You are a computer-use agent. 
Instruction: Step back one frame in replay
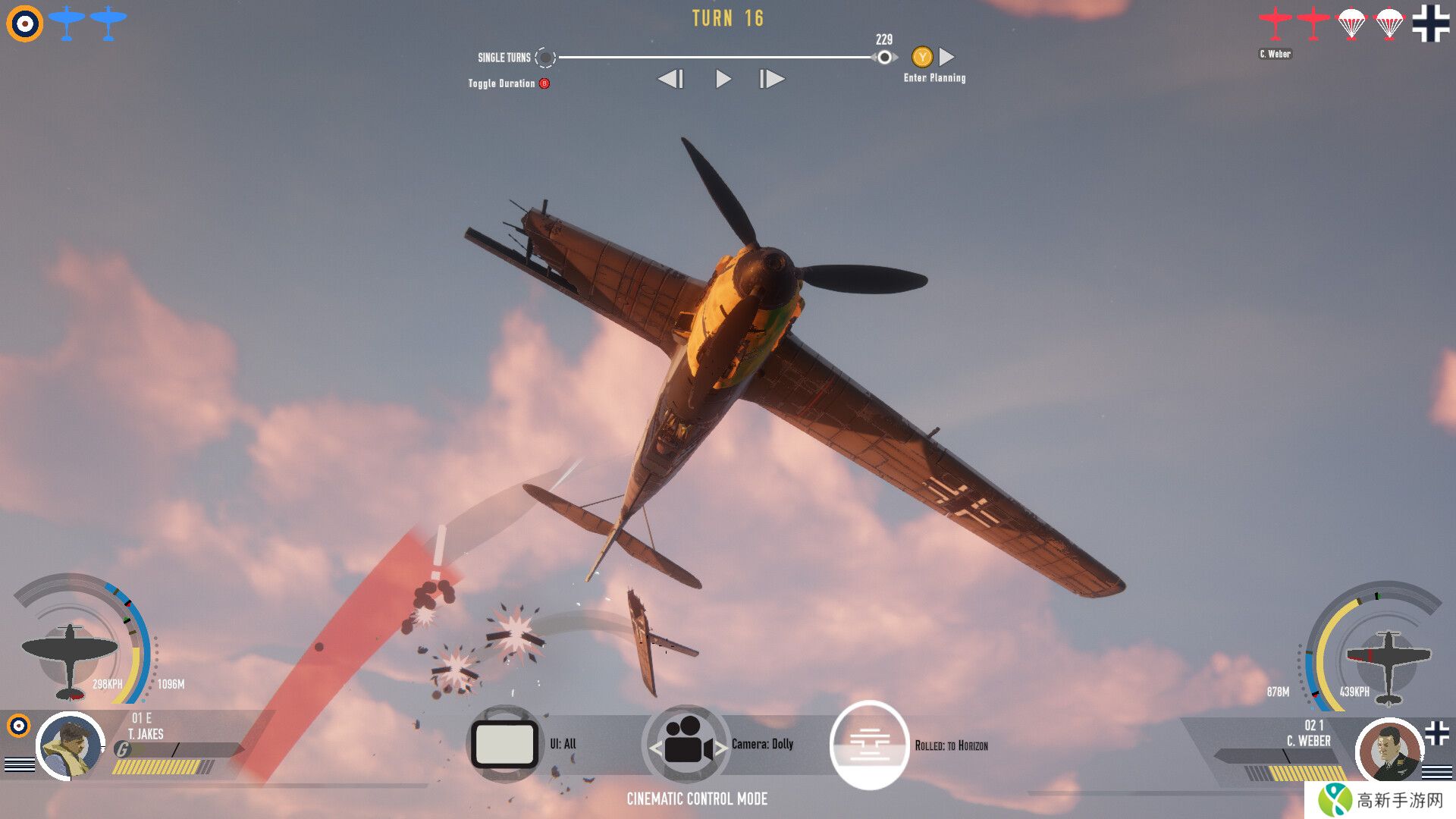[671, 79]
